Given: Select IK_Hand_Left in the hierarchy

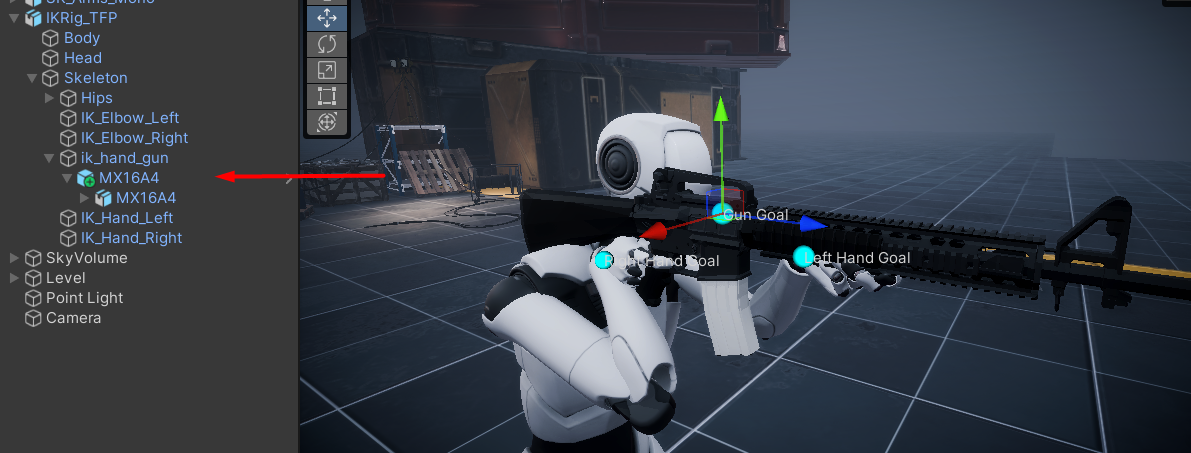Looking at the screenshot, I should pos(127,218).
